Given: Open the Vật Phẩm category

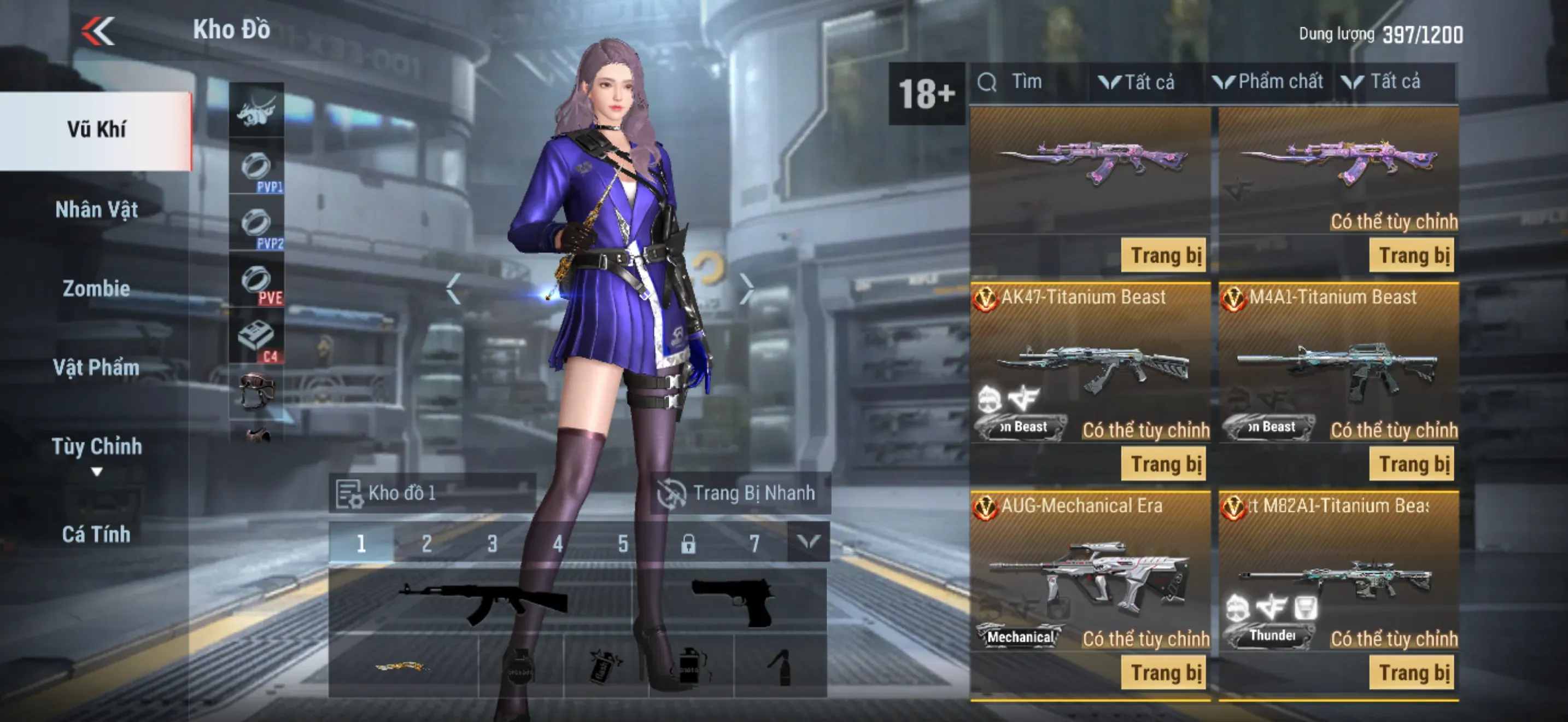Looking at the screenshot, I should pos(96,368).
